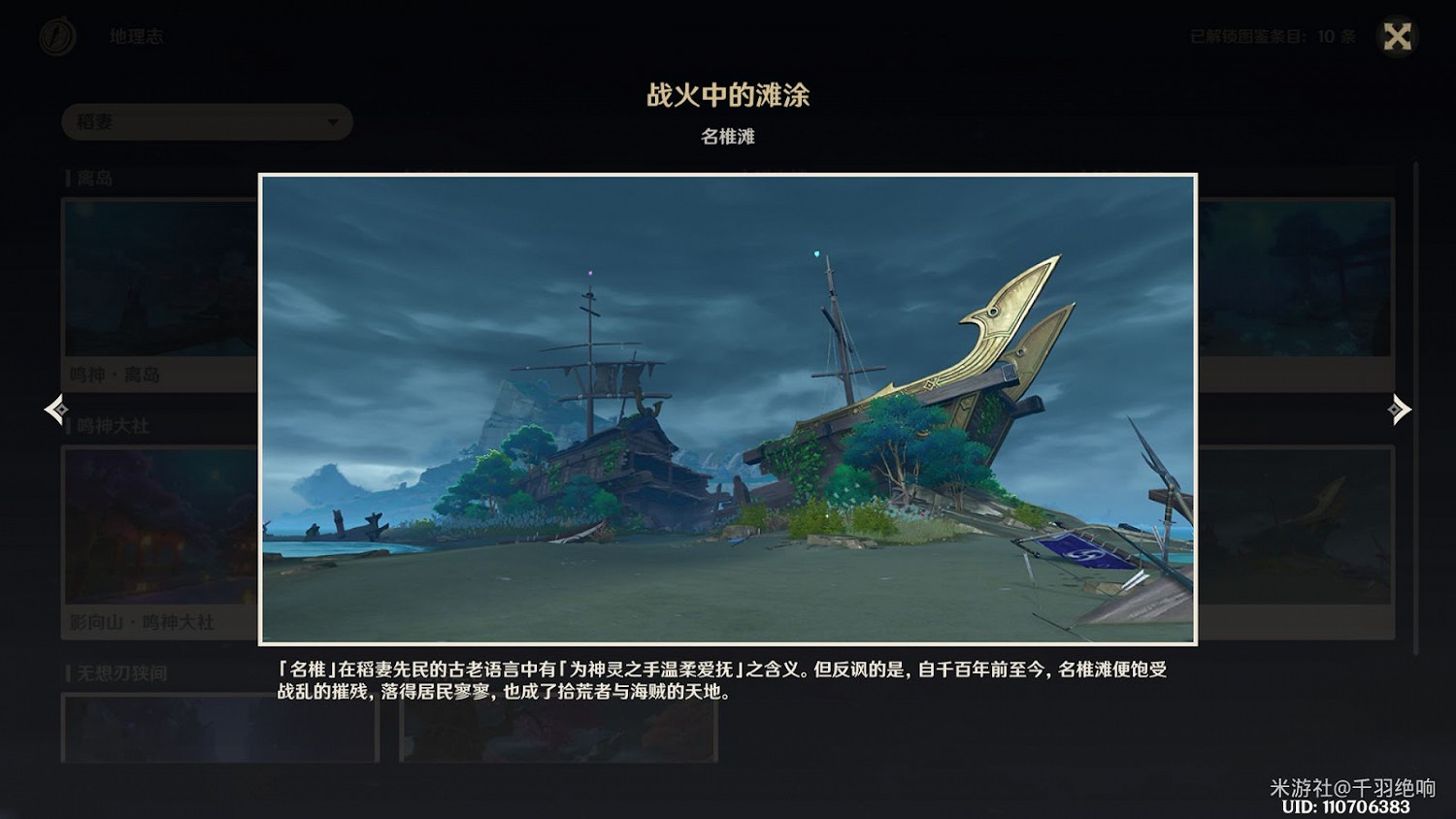Screen dimensions: 1456x819
Task: Click the vertical bar marker before 离岛
Action: (66, 178)
